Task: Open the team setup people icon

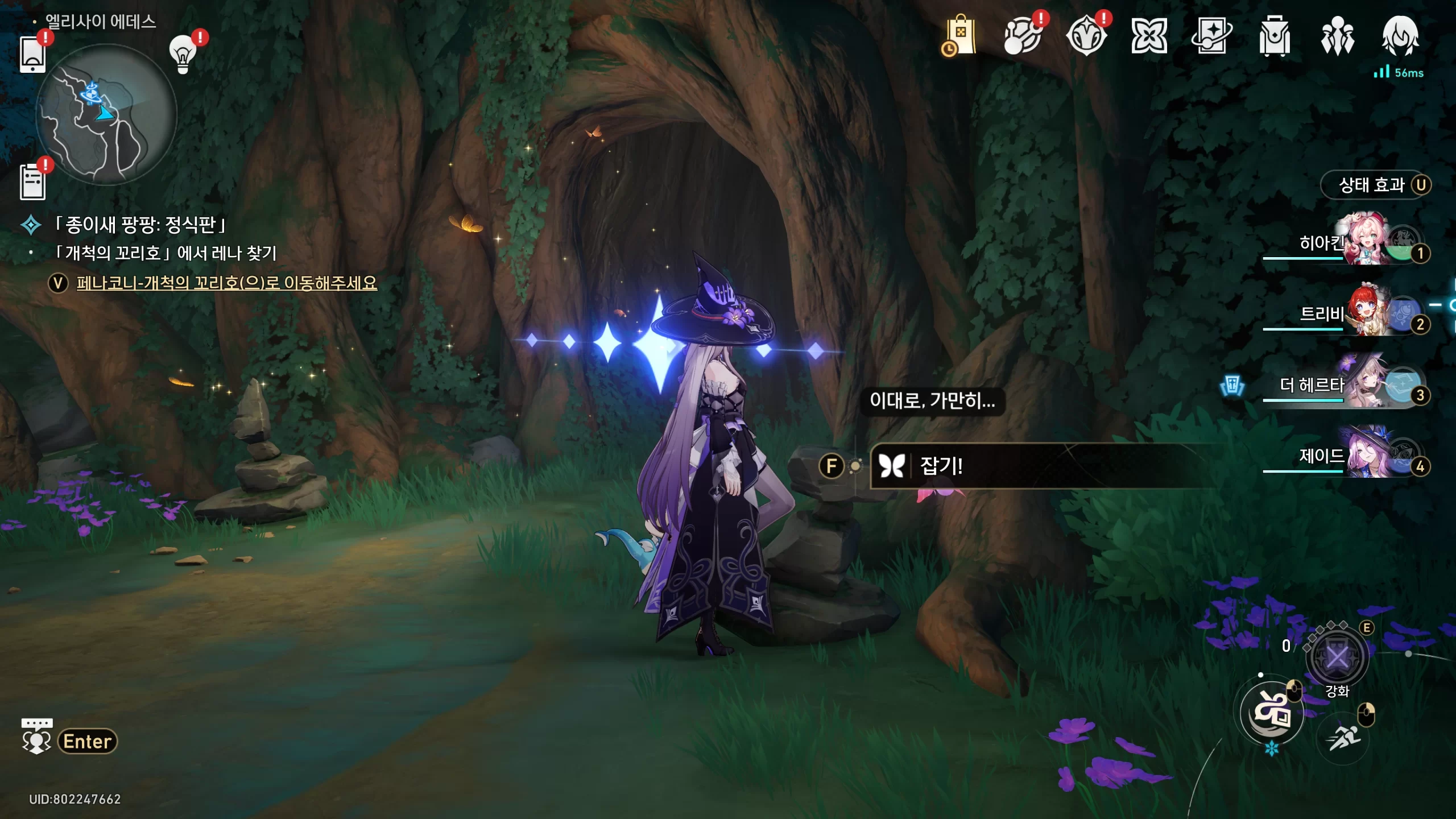Action: pyautogui.click(x=1337, y=36)
